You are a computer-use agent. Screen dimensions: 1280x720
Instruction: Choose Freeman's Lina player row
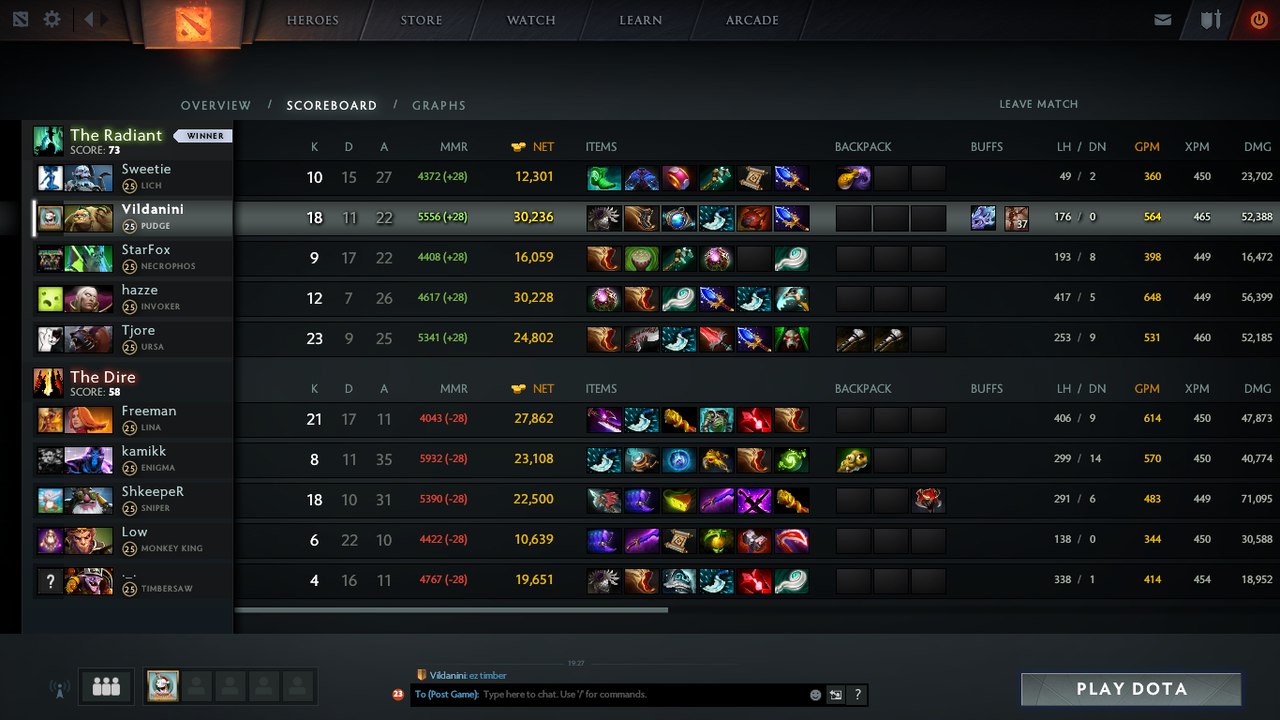132,419
